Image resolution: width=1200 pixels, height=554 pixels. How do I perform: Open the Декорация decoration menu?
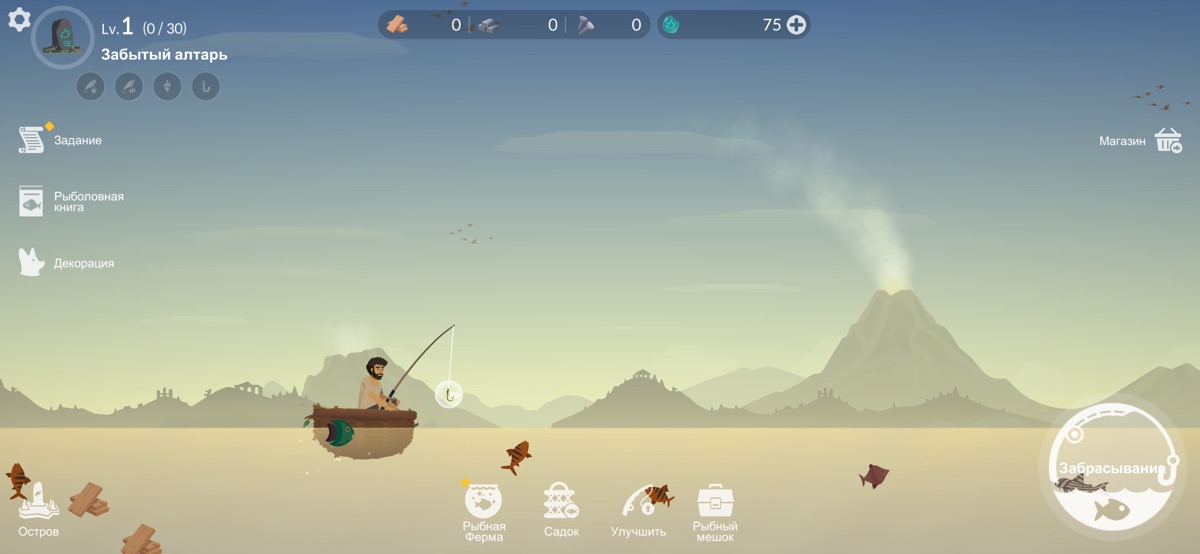click(32, 263)
